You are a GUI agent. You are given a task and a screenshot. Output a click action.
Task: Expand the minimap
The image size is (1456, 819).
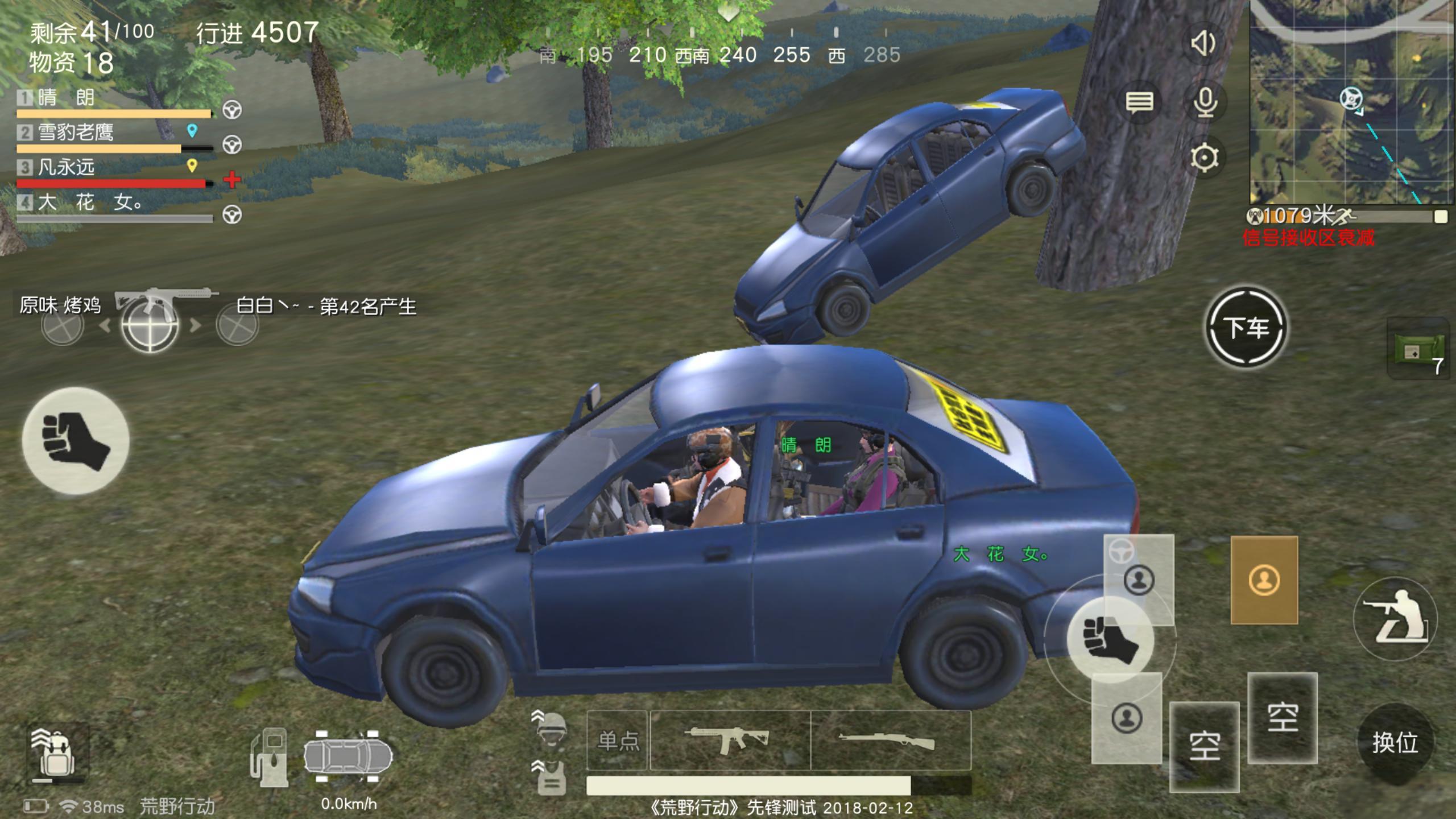coord(1351,102)
